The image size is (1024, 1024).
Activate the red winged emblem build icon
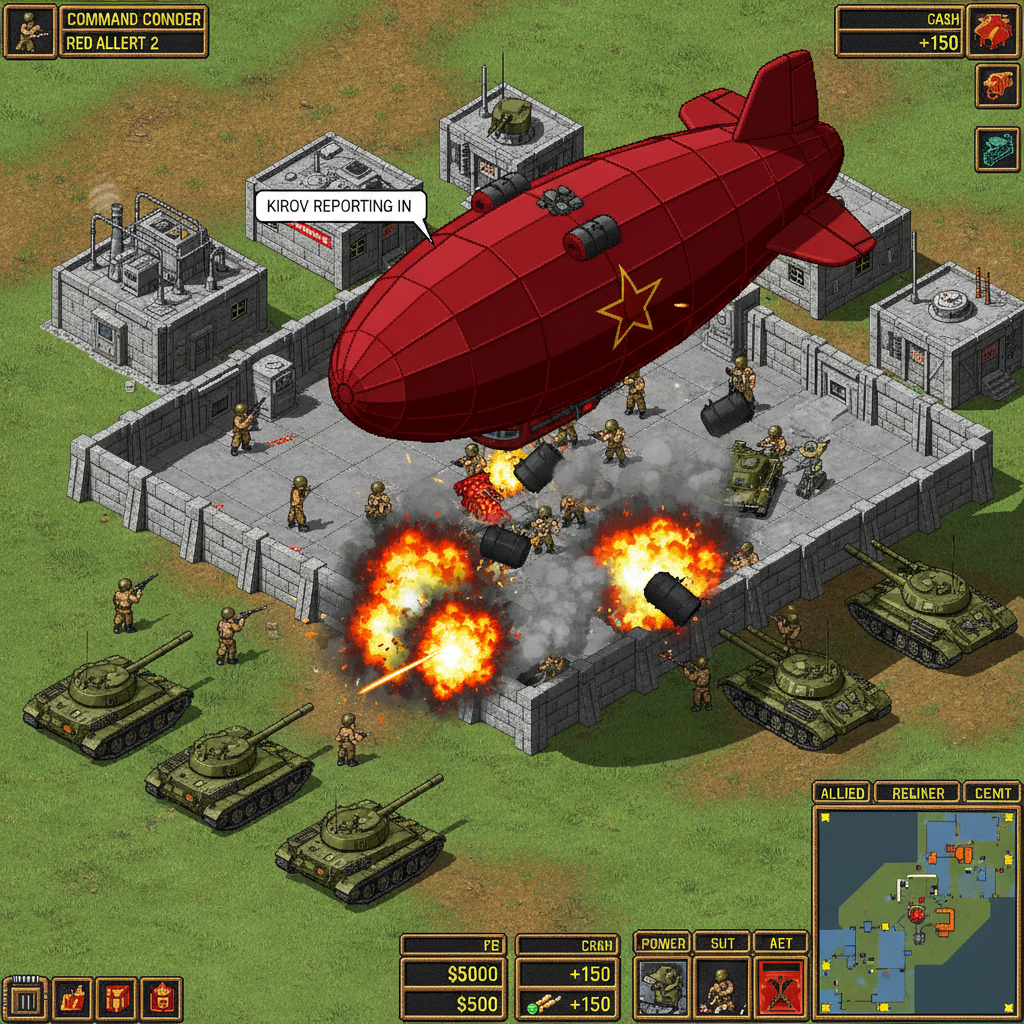pyautogui.click(x=780, y=988)
